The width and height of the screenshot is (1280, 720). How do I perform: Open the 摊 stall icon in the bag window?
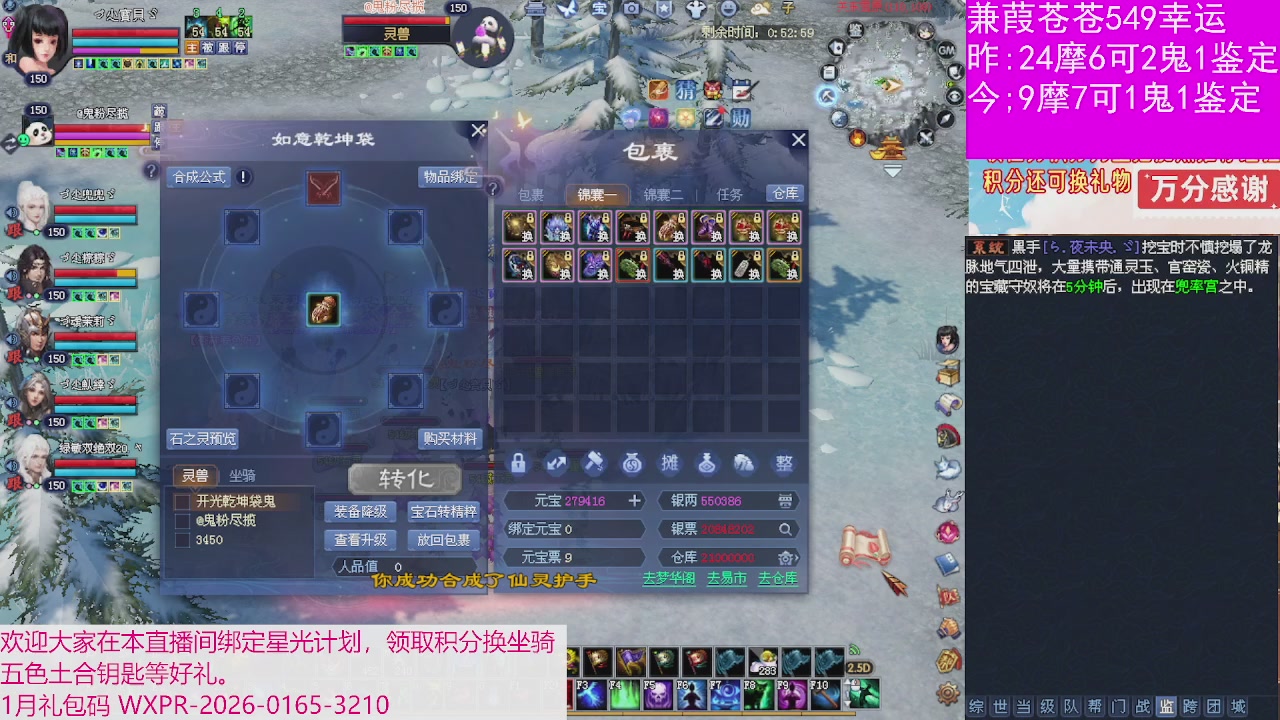[x=671, y=462]
